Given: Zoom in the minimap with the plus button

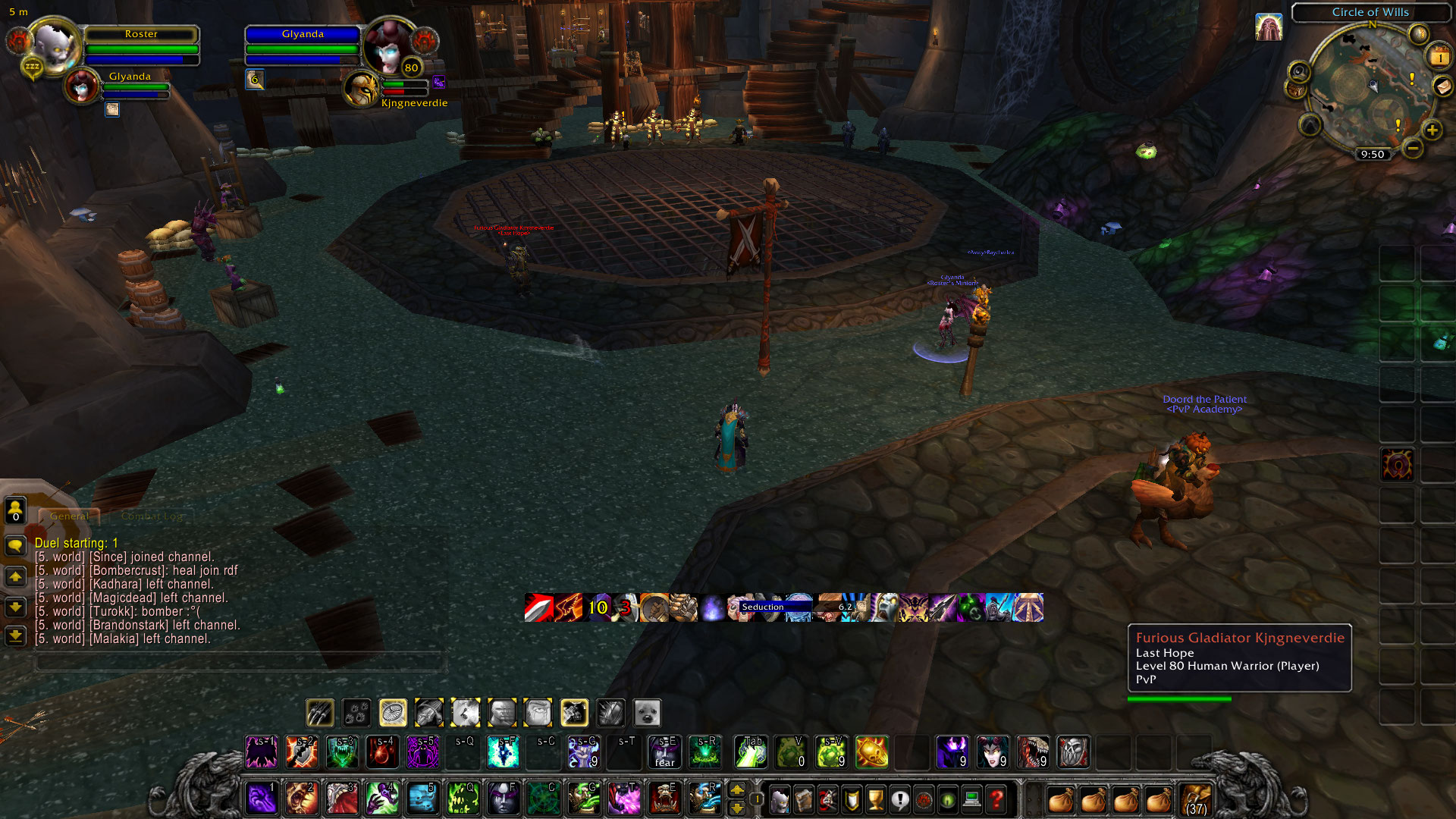Looking at the screenshot, I should 1433,129.
